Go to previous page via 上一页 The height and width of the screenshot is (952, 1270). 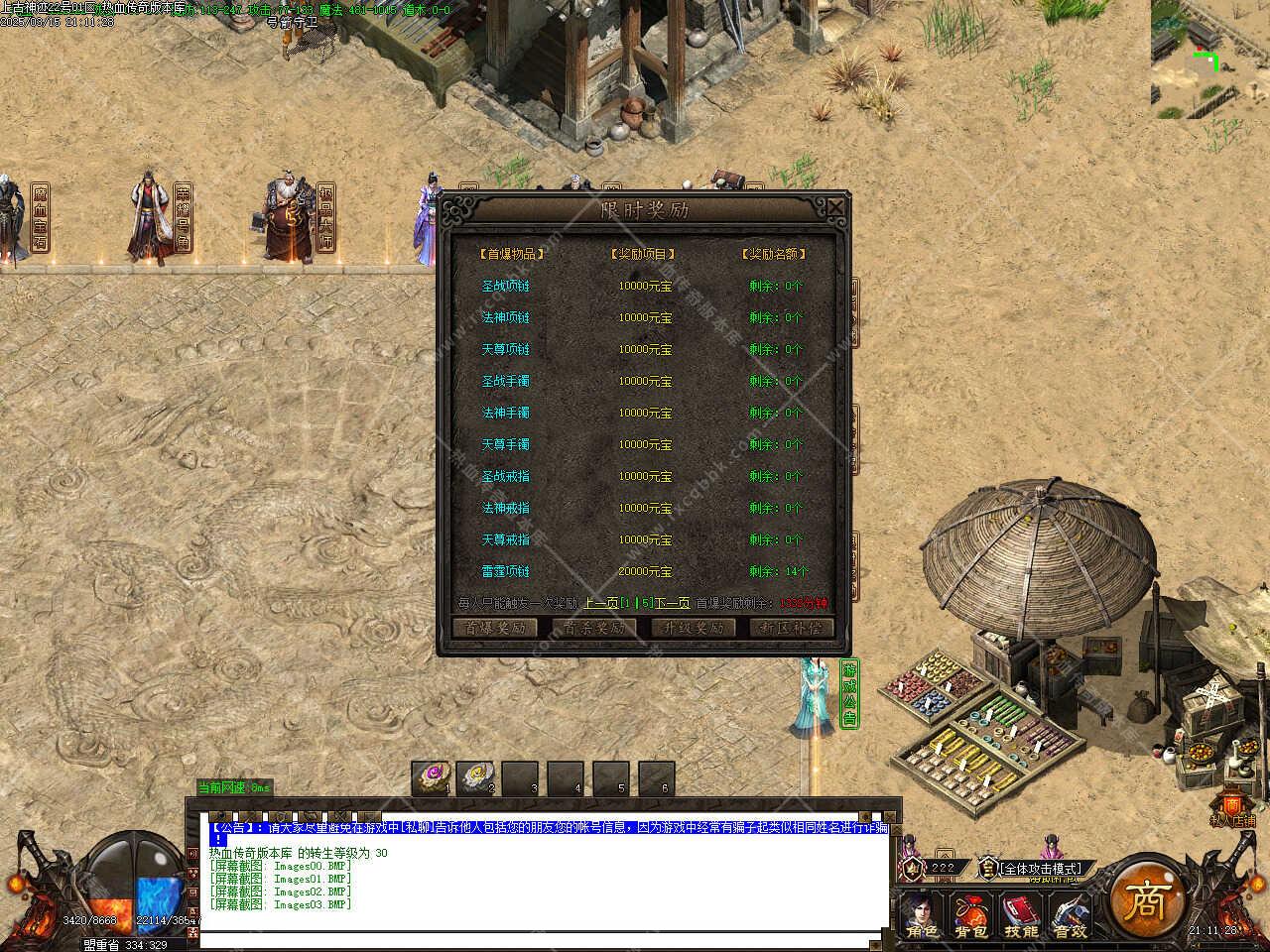601,603
